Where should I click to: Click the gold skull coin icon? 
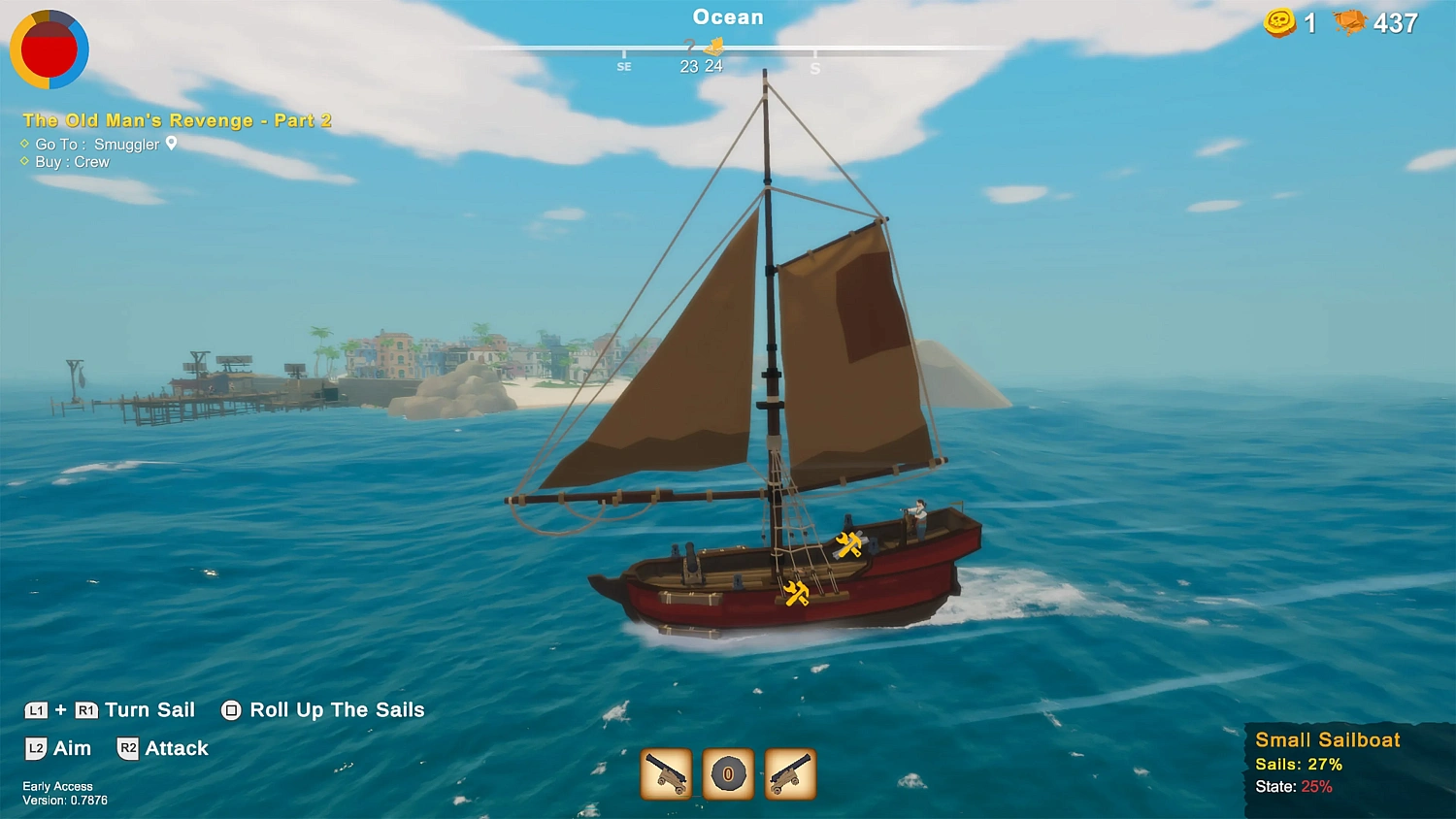(1279, 22)
